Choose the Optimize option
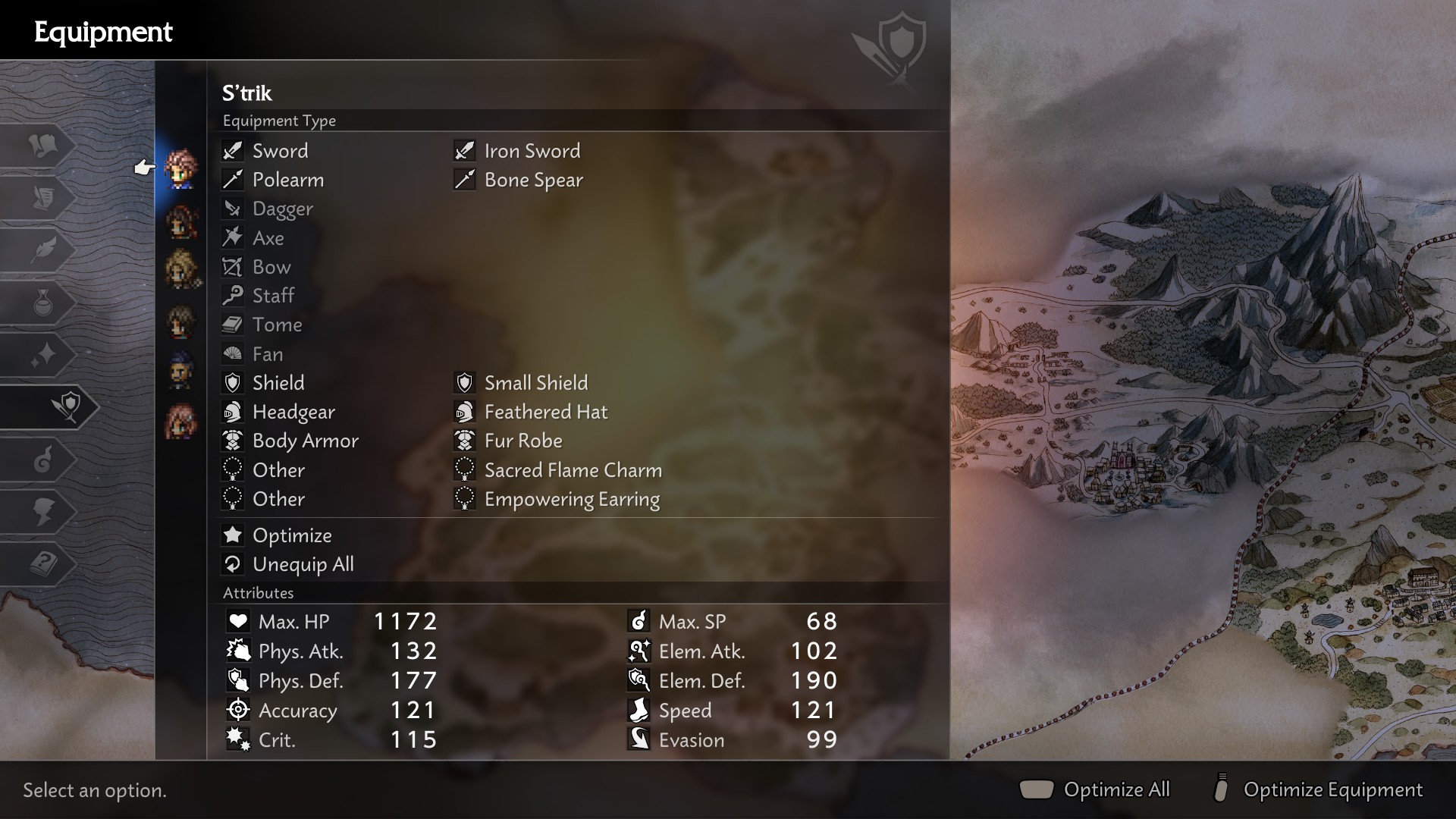Screen dimensions: 1456x819 pyautogui.click(x=292, y=535)
